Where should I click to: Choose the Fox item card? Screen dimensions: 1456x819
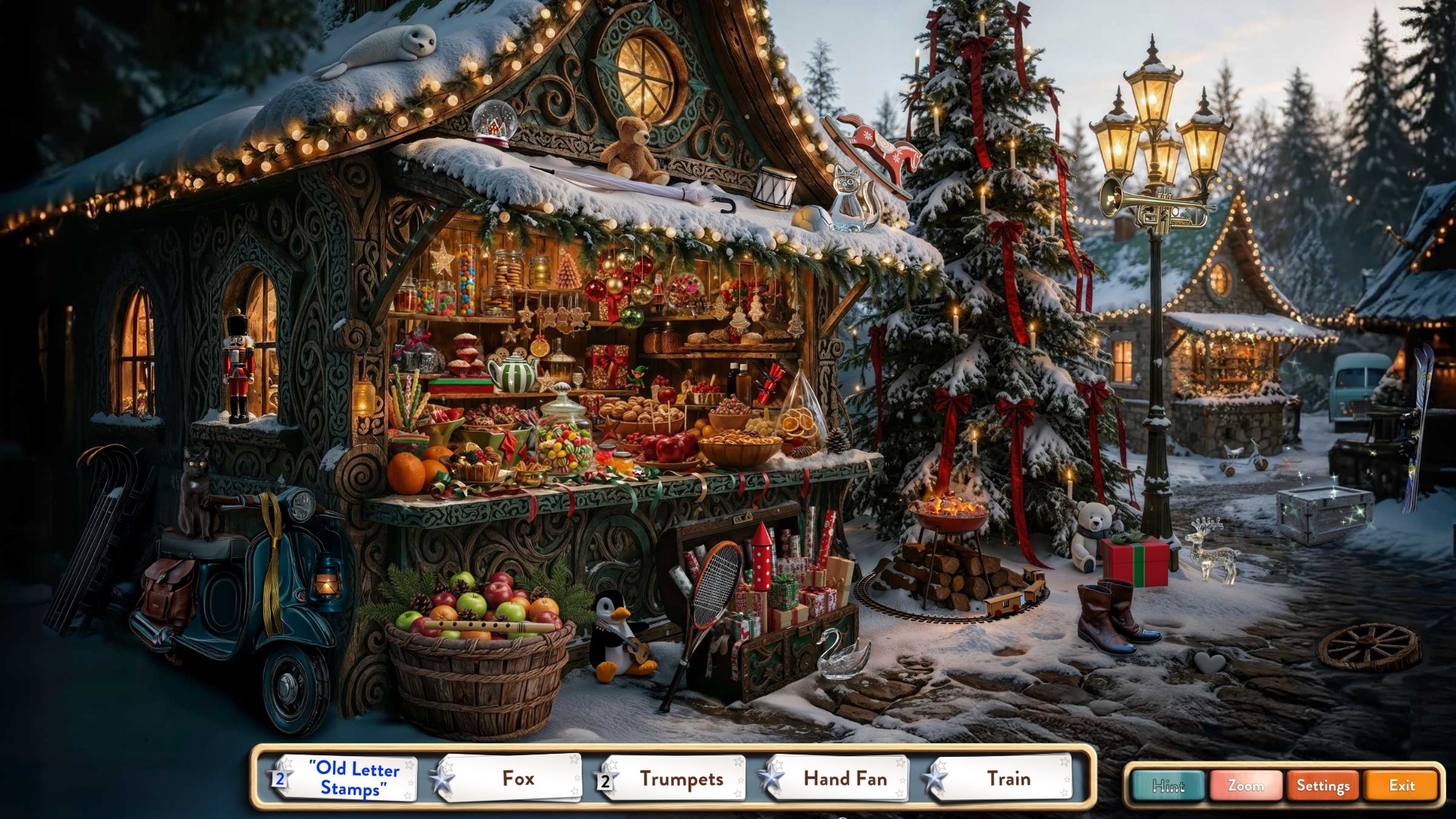coord(510,778)
